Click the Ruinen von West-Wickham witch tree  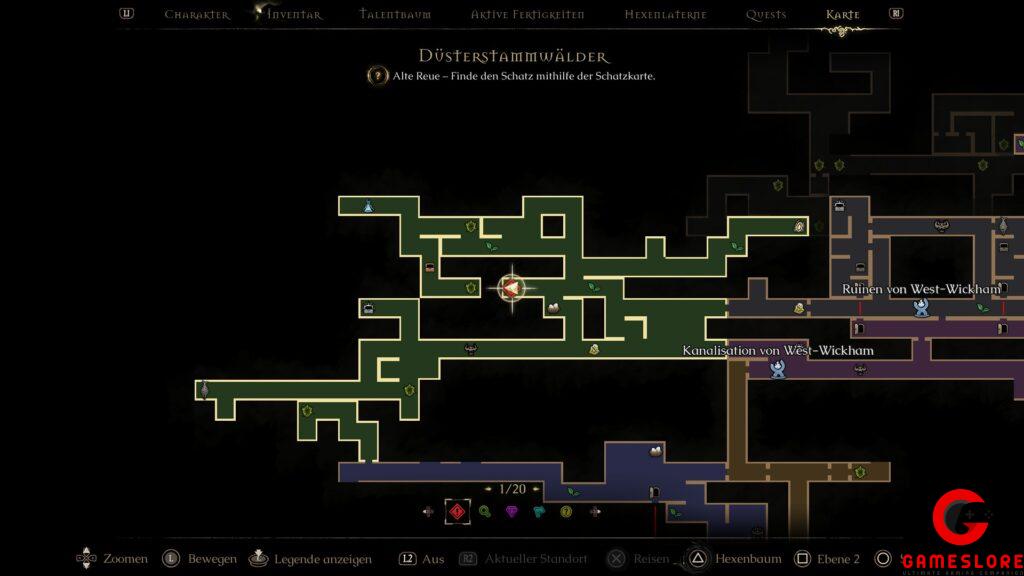(x=920, y=307)
